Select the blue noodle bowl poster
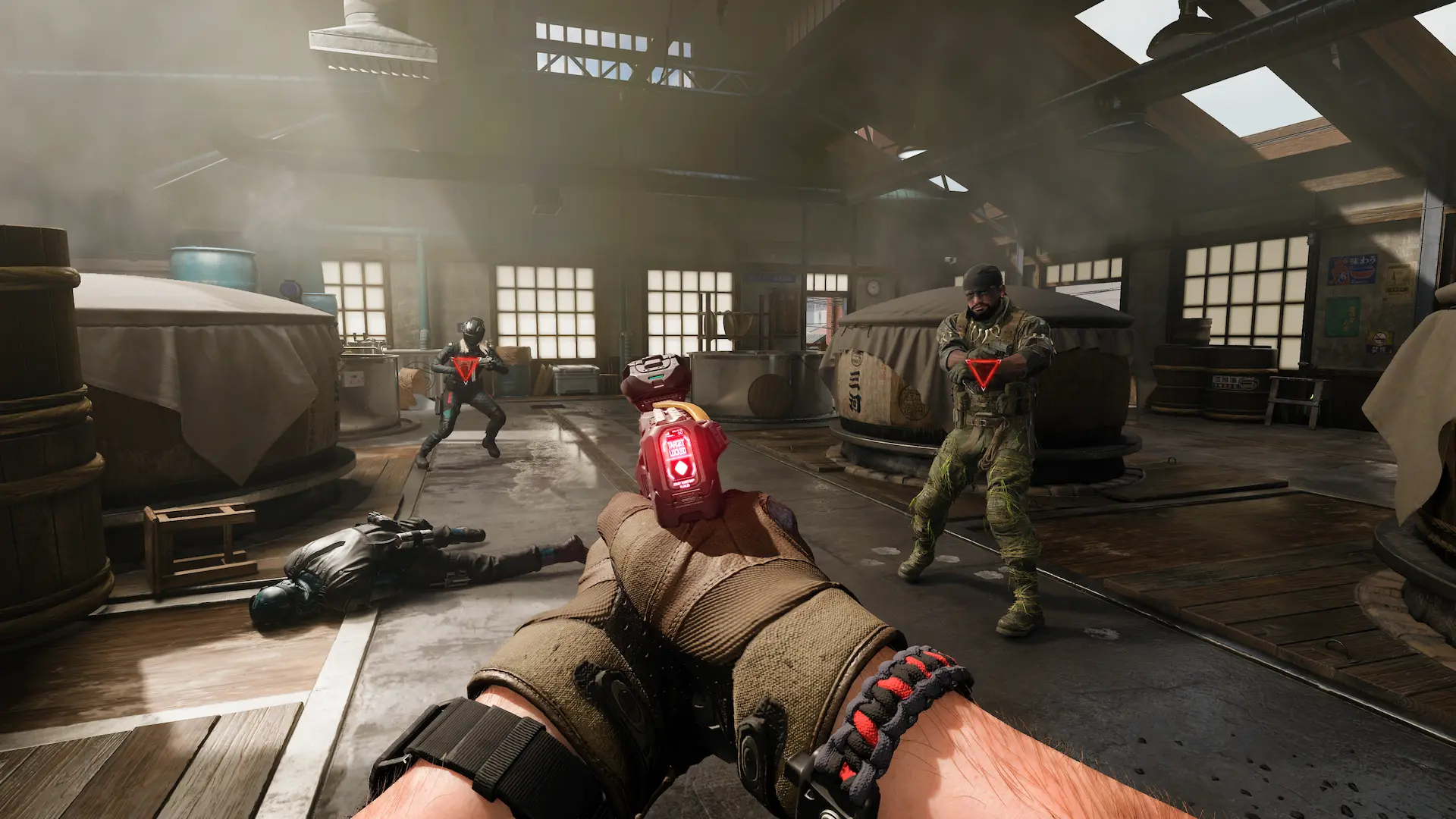 pyautogui.click(x=1353, y=270)
